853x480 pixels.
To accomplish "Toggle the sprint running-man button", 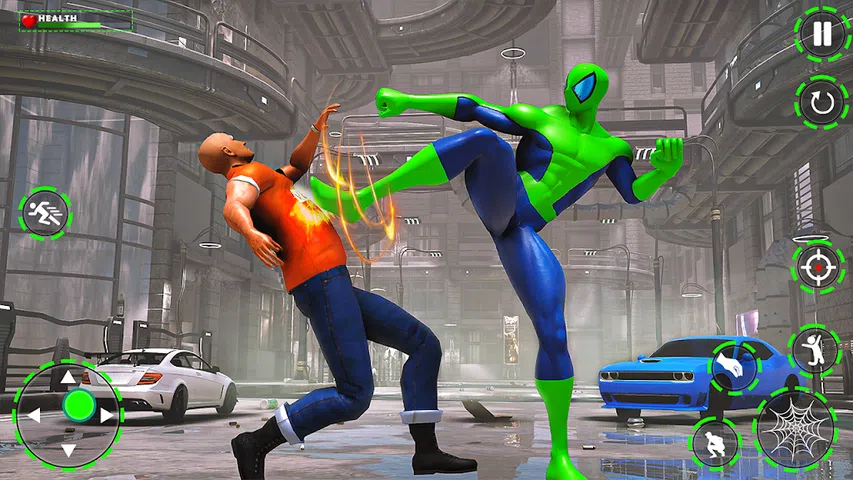I will (x=44, y=214).
